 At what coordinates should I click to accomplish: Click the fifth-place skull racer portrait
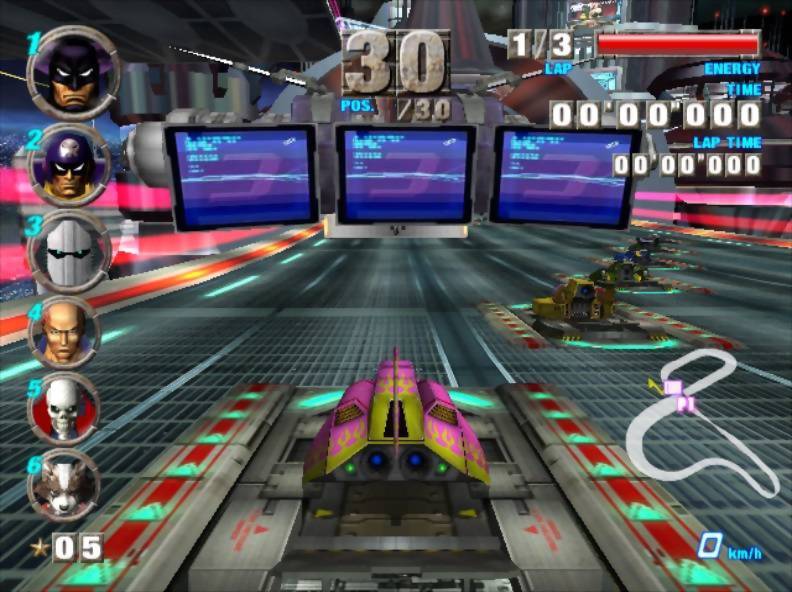pos(63,408)
